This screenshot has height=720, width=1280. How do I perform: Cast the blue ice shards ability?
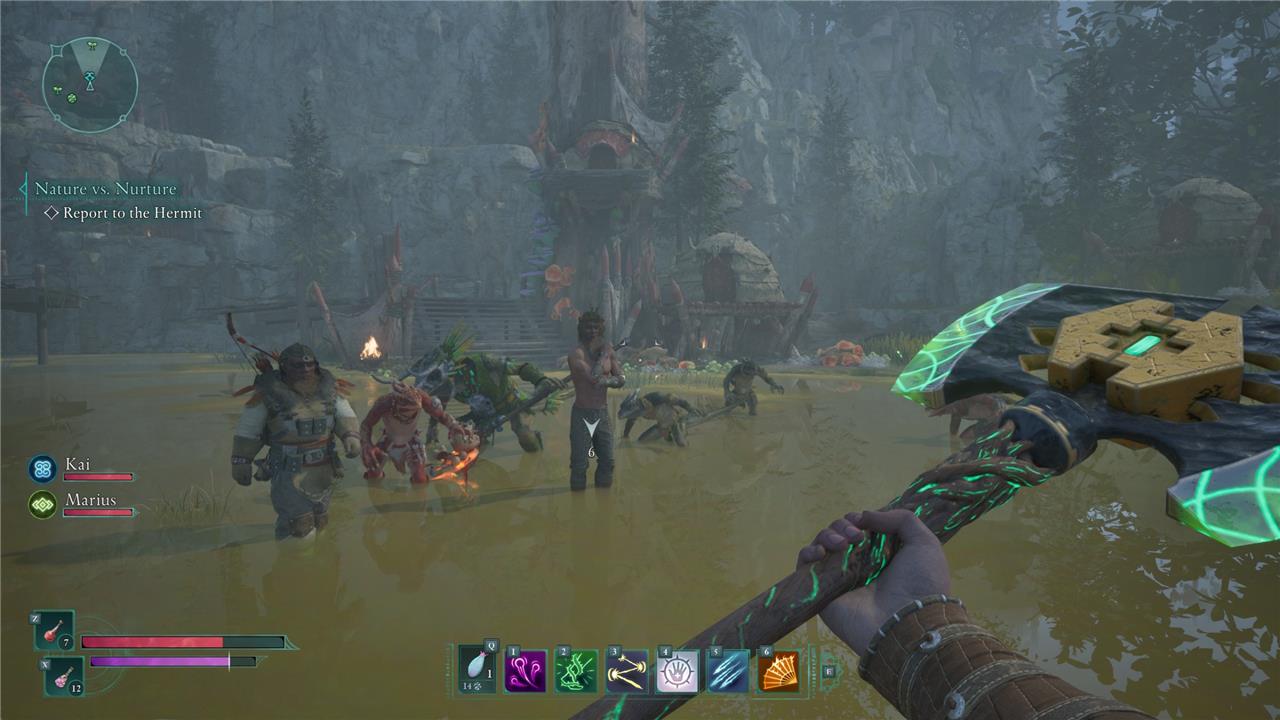pos(727,671)
